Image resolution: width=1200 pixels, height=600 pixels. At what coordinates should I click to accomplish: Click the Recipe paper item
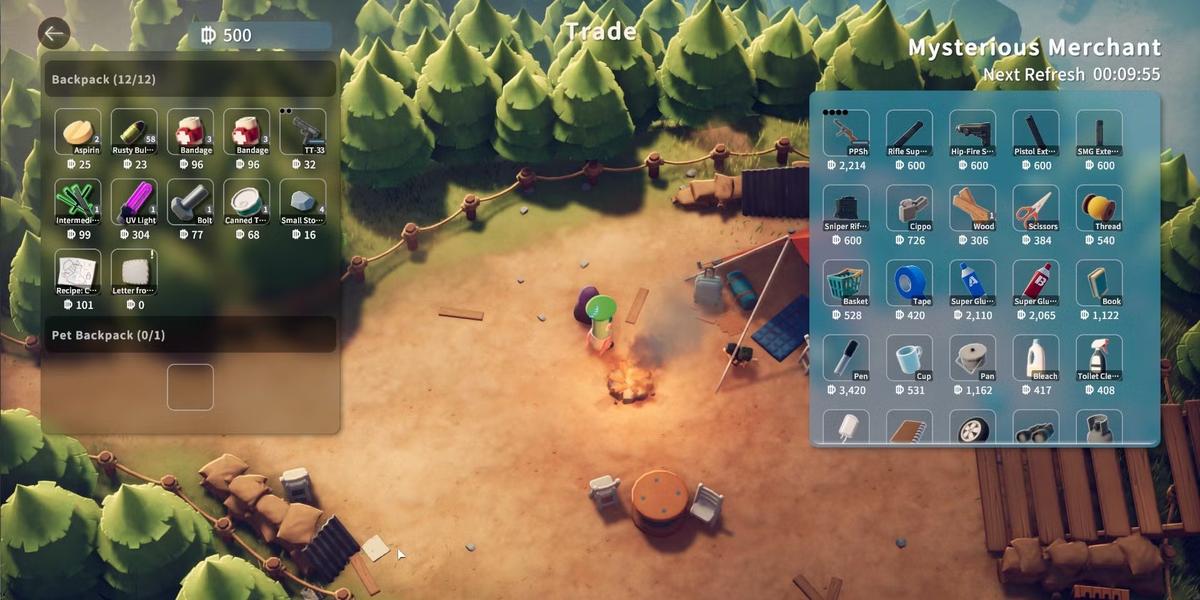[78, 273]
